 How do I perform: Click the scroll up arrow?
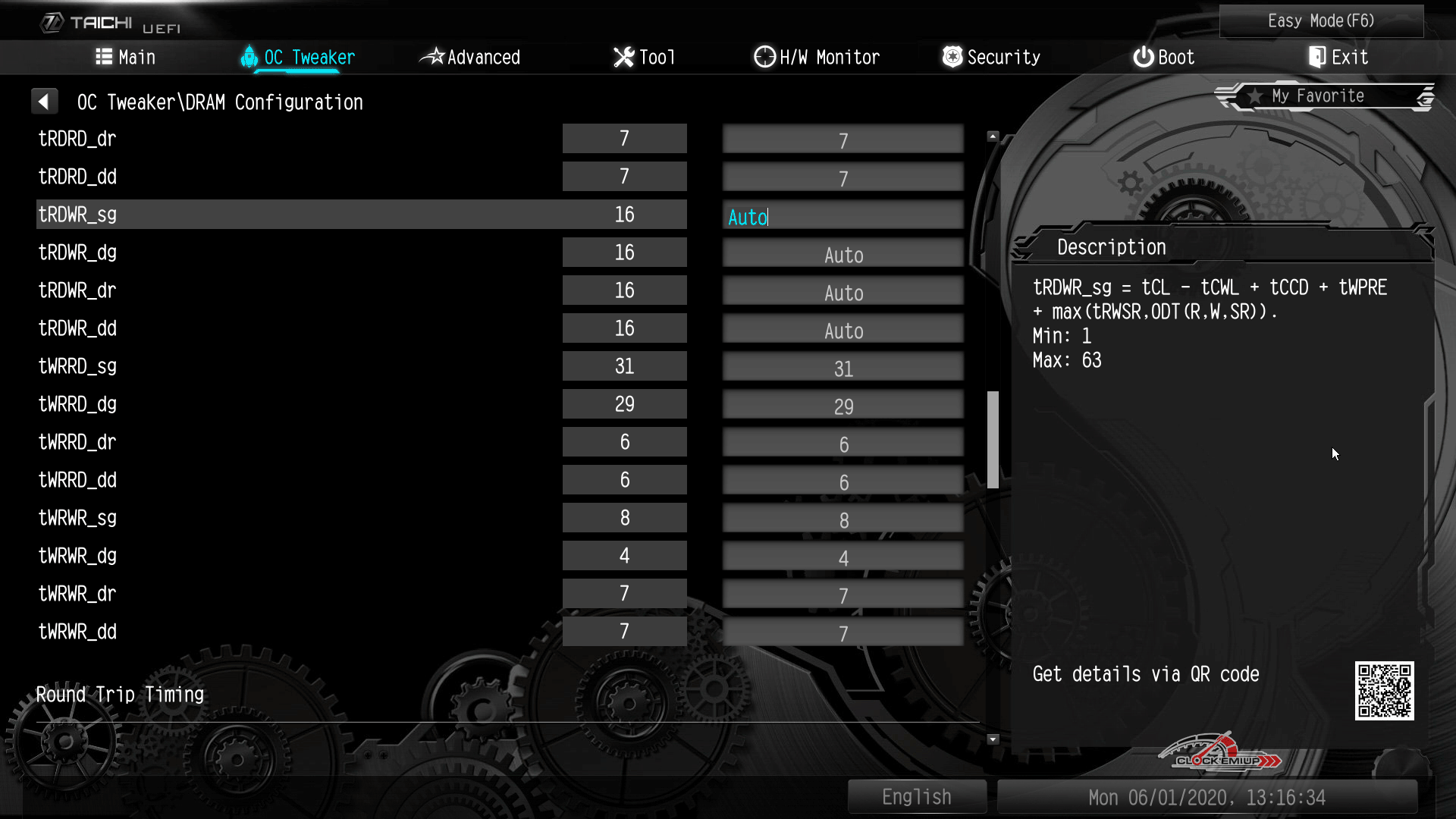pos(993,136)
